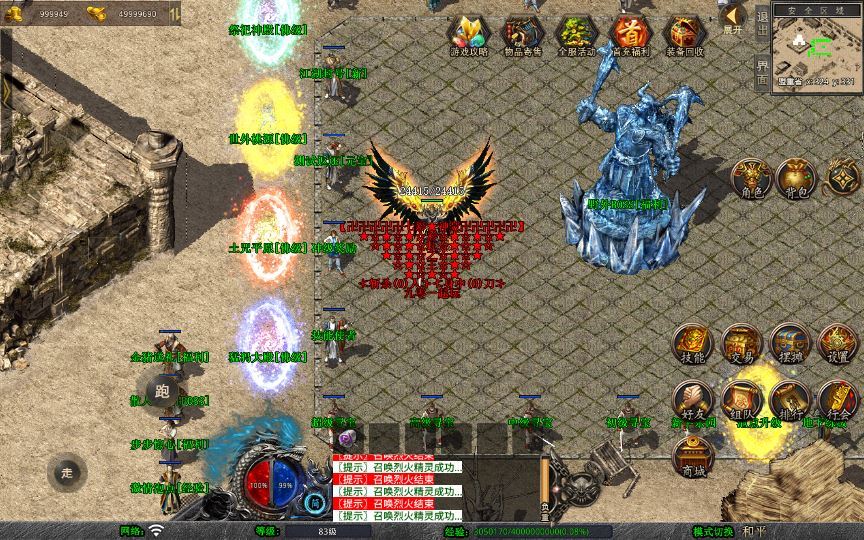
Task: Open the 背包 bag inventory
Action: click(796, 177)
